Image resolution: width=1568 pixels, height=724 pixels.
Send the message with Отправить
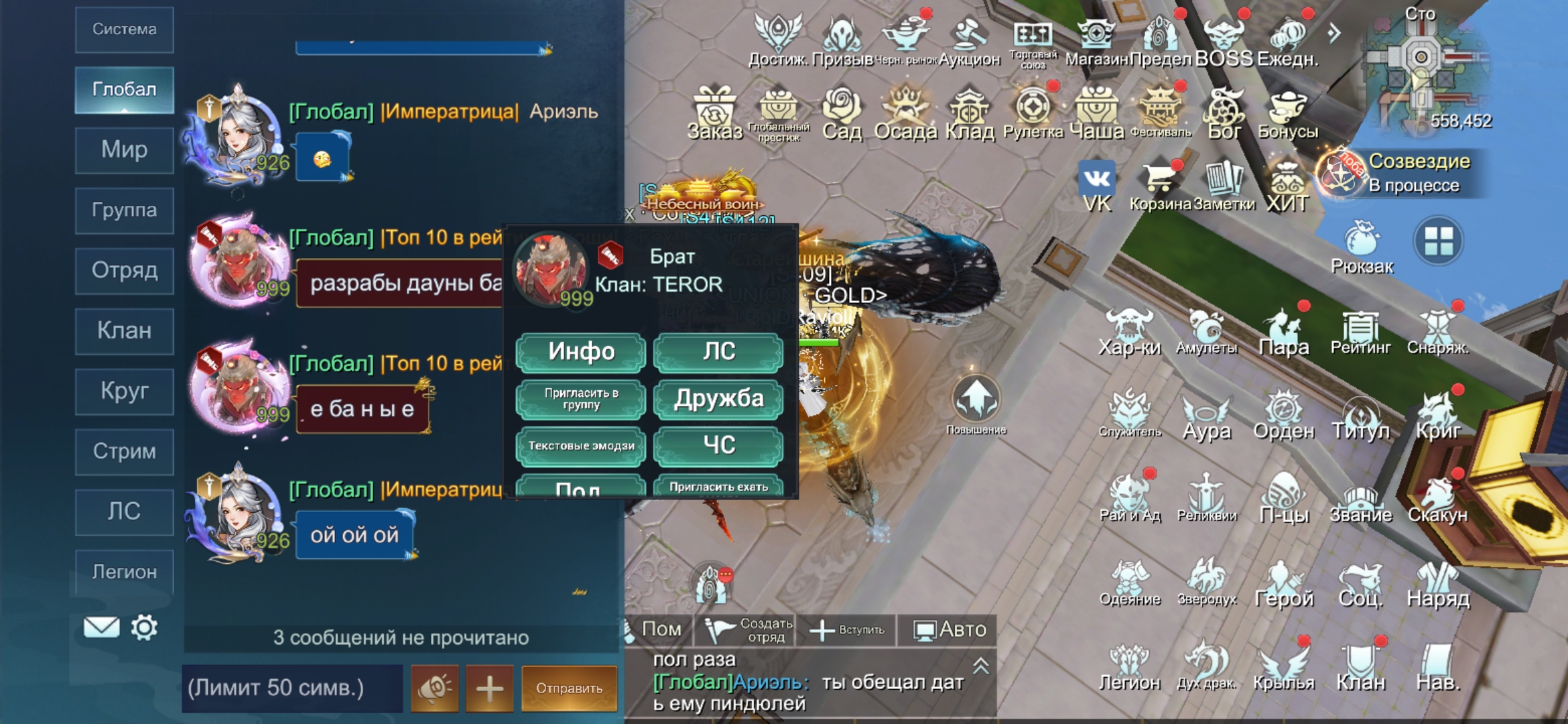pos(569,688)
